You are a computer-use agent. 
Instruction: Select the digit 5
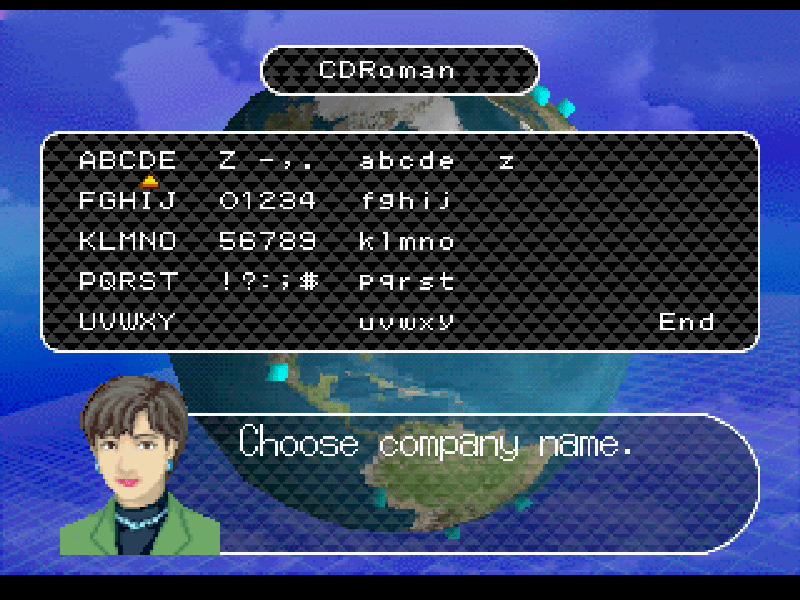(227, 241)
